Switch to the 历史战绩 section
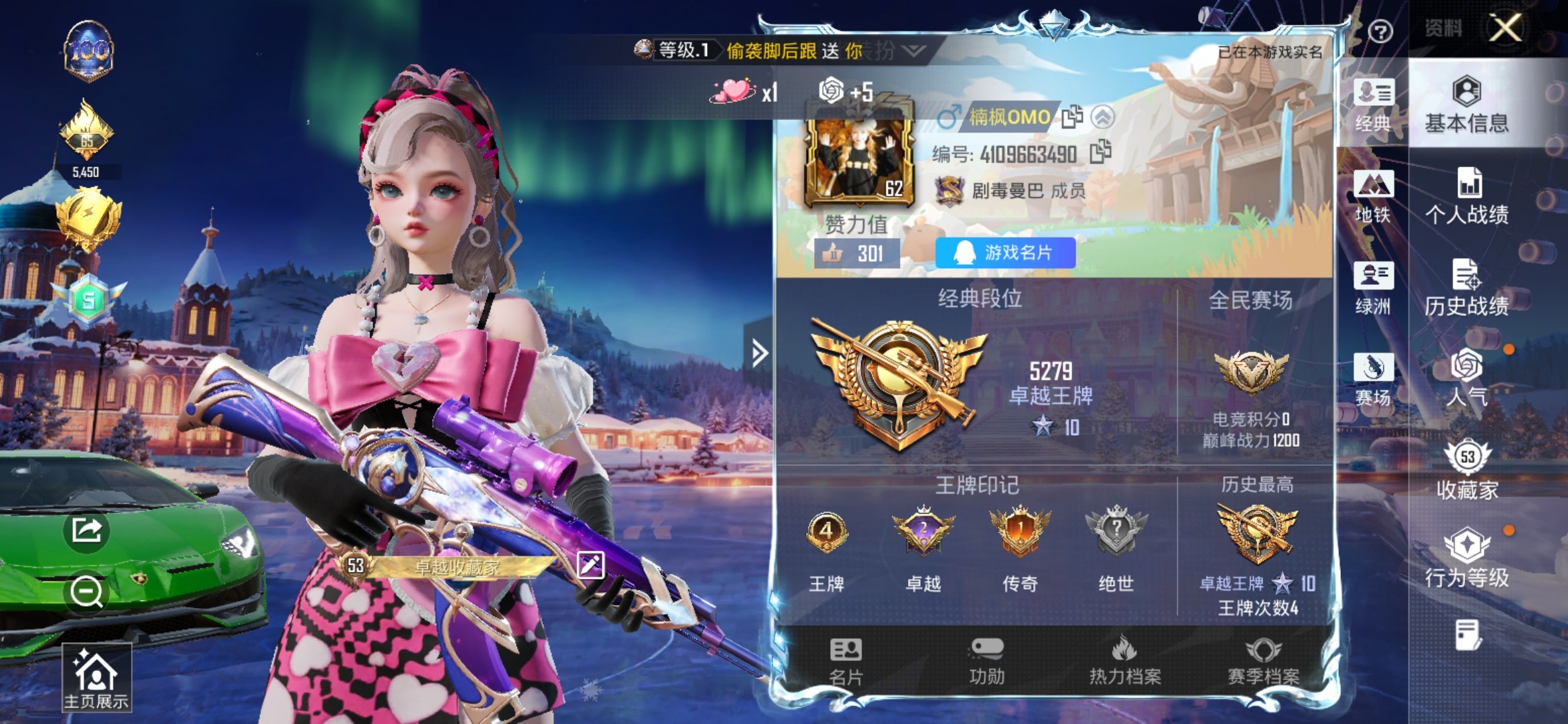Image resolution: width=1568 pixels, height=724 pixels. [x=1465, y=288]
